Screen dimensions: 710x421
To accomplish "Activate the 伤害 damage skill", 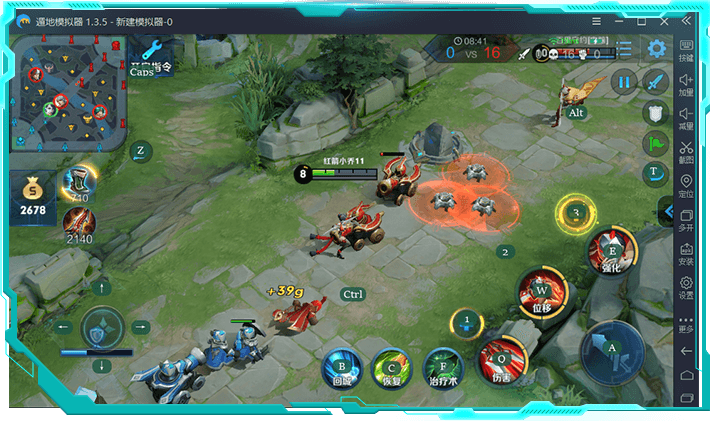I will 502,358.
